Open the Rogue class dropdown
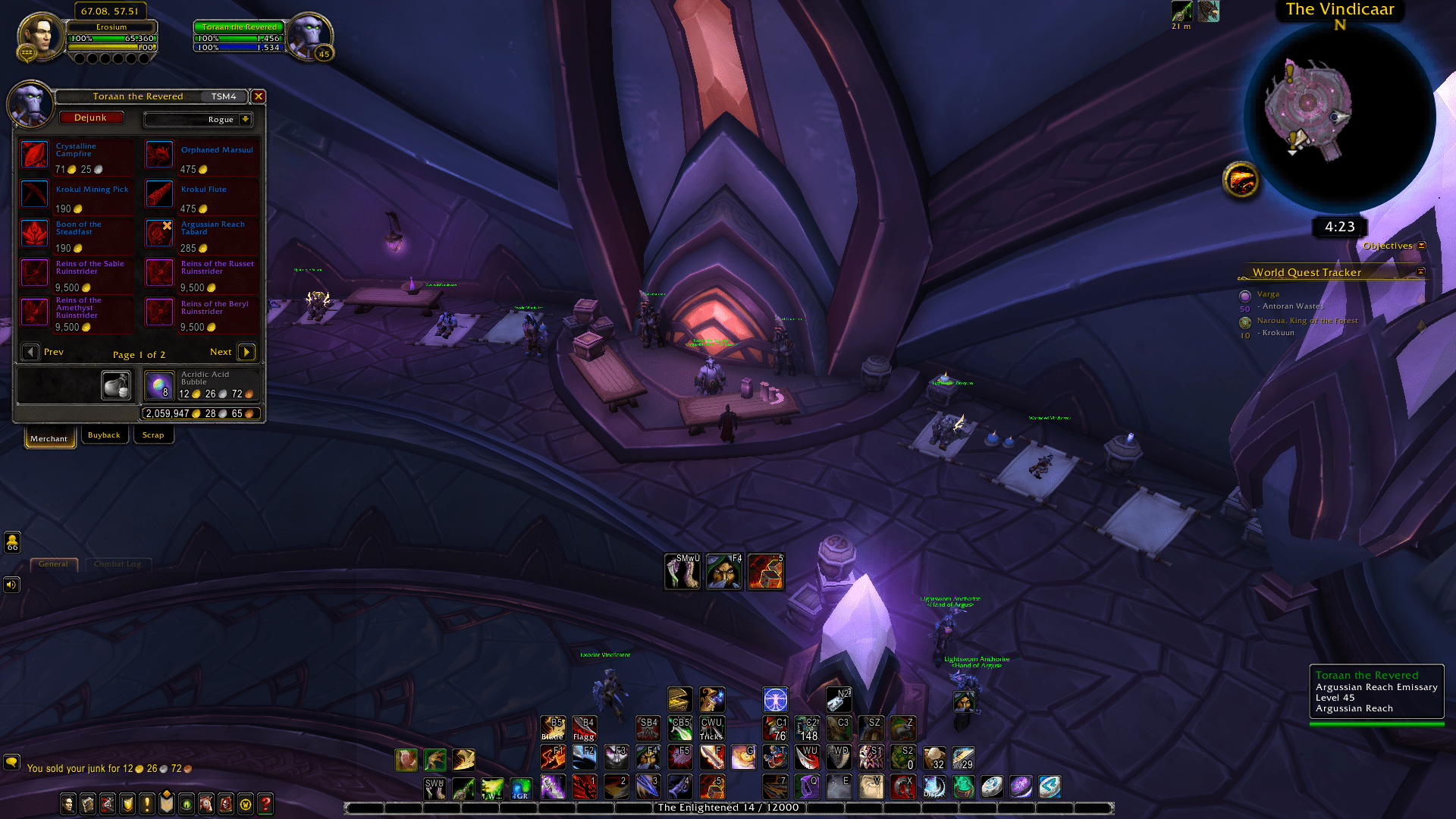 tap(198, 119)
